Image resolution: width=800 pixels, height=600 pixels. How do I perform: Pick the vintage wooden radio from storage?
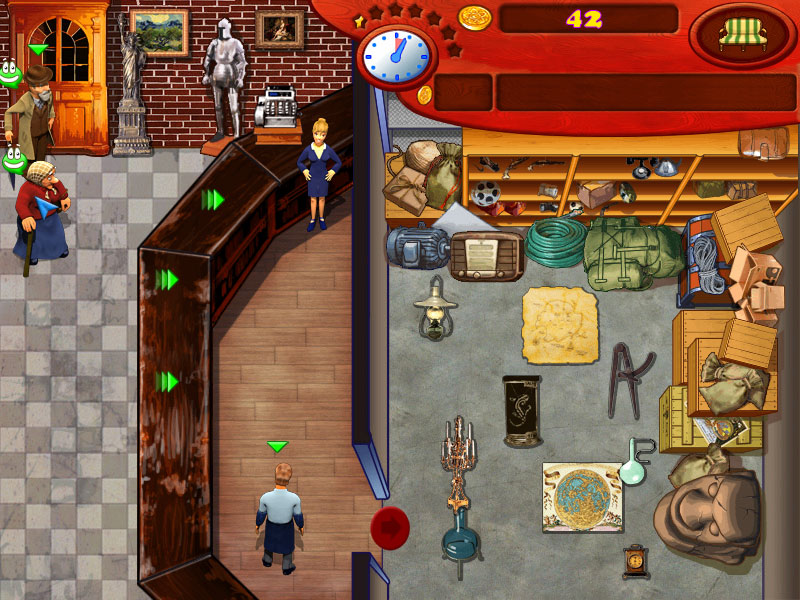pyautogui.click(x=487, y=255)
